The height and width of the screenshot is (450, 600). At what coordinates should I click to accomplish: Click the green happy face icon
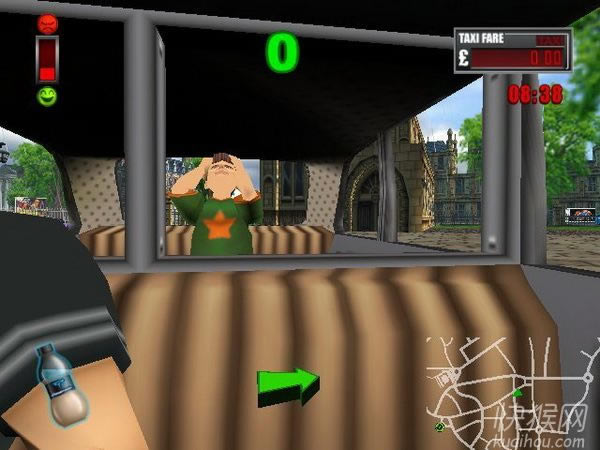pyautogui.click(x=47, y=97)
